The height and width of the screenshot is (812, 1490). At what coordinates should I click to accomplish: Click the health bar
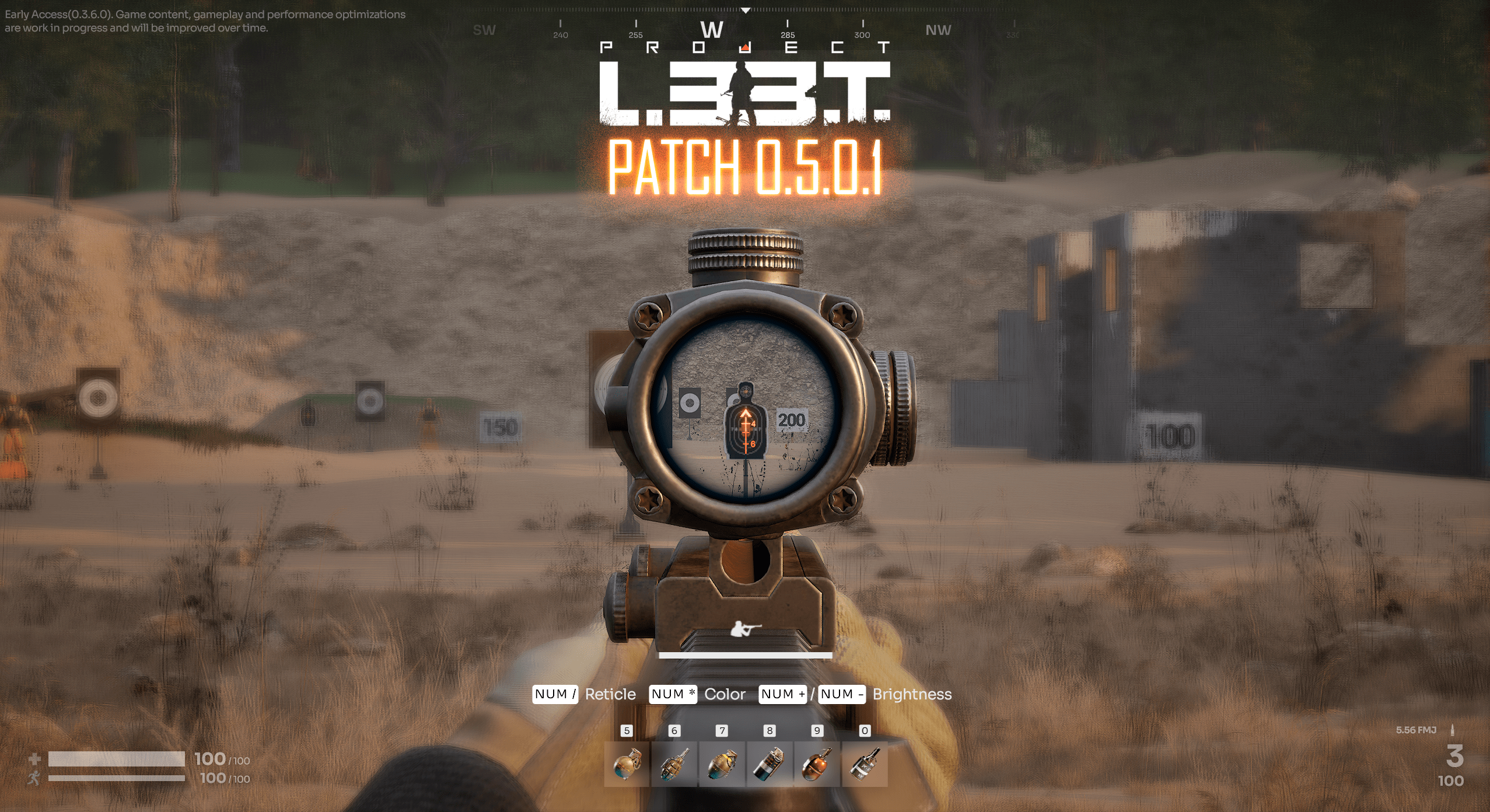coord(117,760)
